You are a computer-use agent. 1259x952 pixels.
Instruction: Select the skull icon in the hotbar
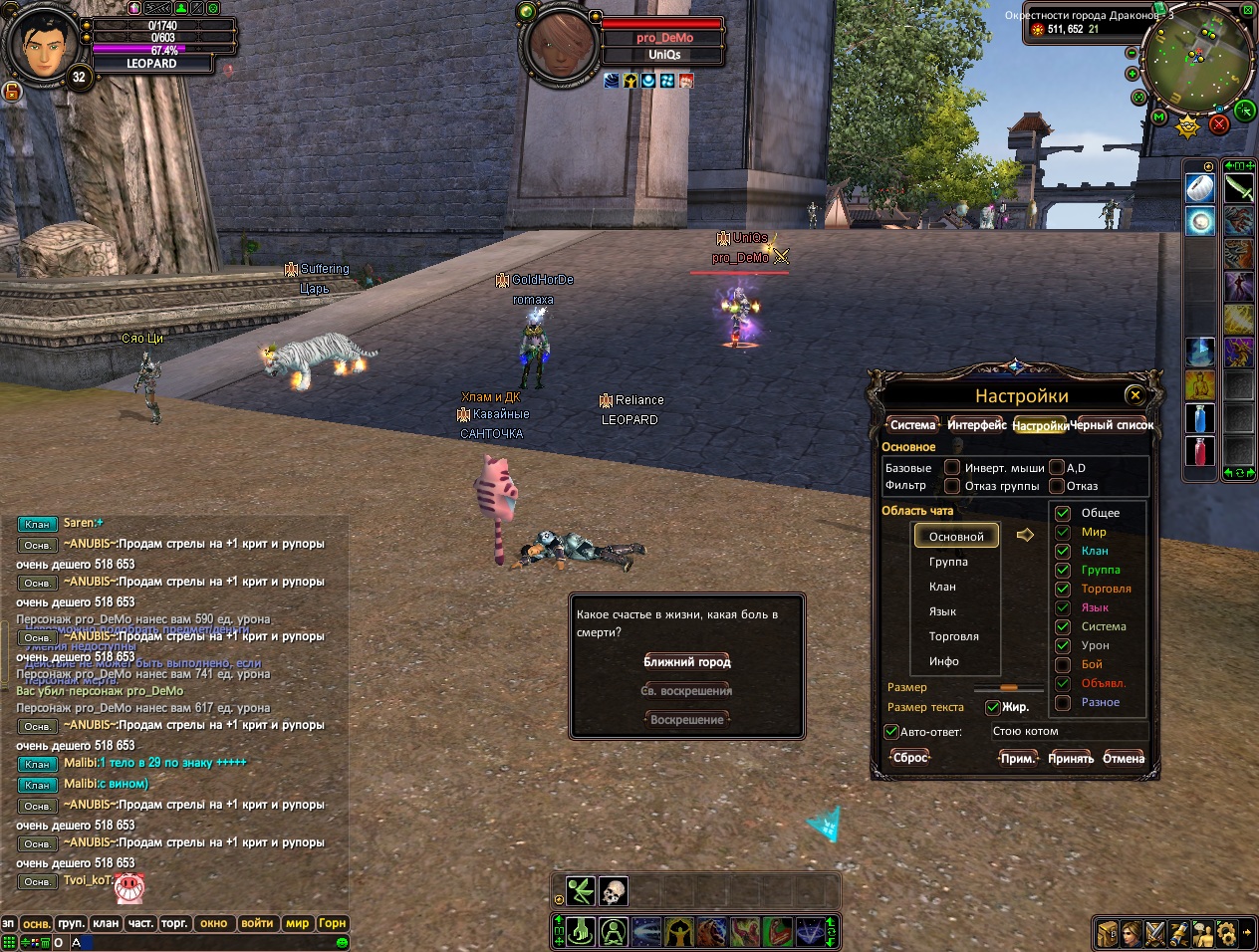pyautogui.click(x=613, y=891)
